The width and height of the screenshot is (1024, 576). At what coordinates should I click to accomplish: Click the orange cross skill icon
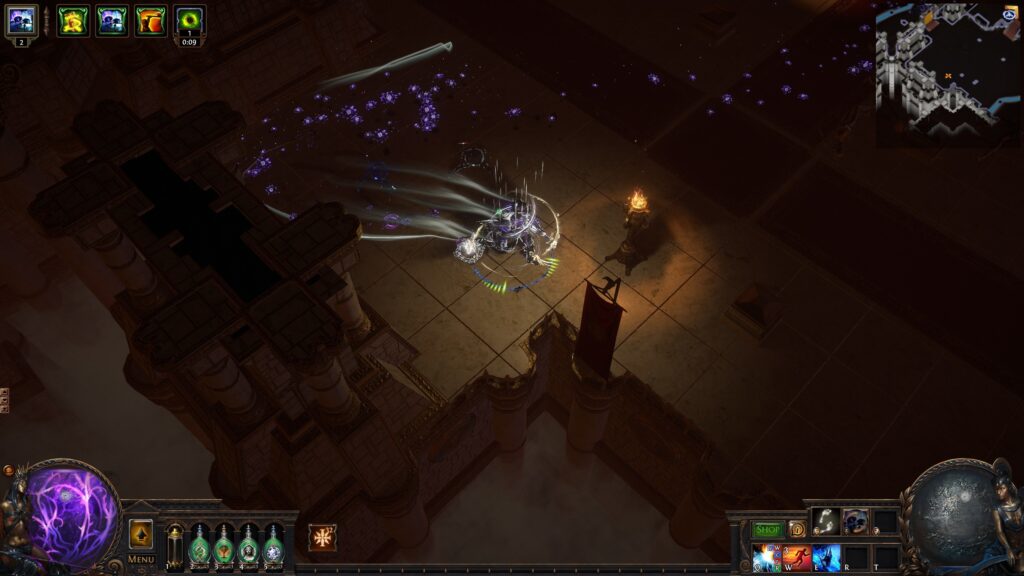(x=322, y=537)
